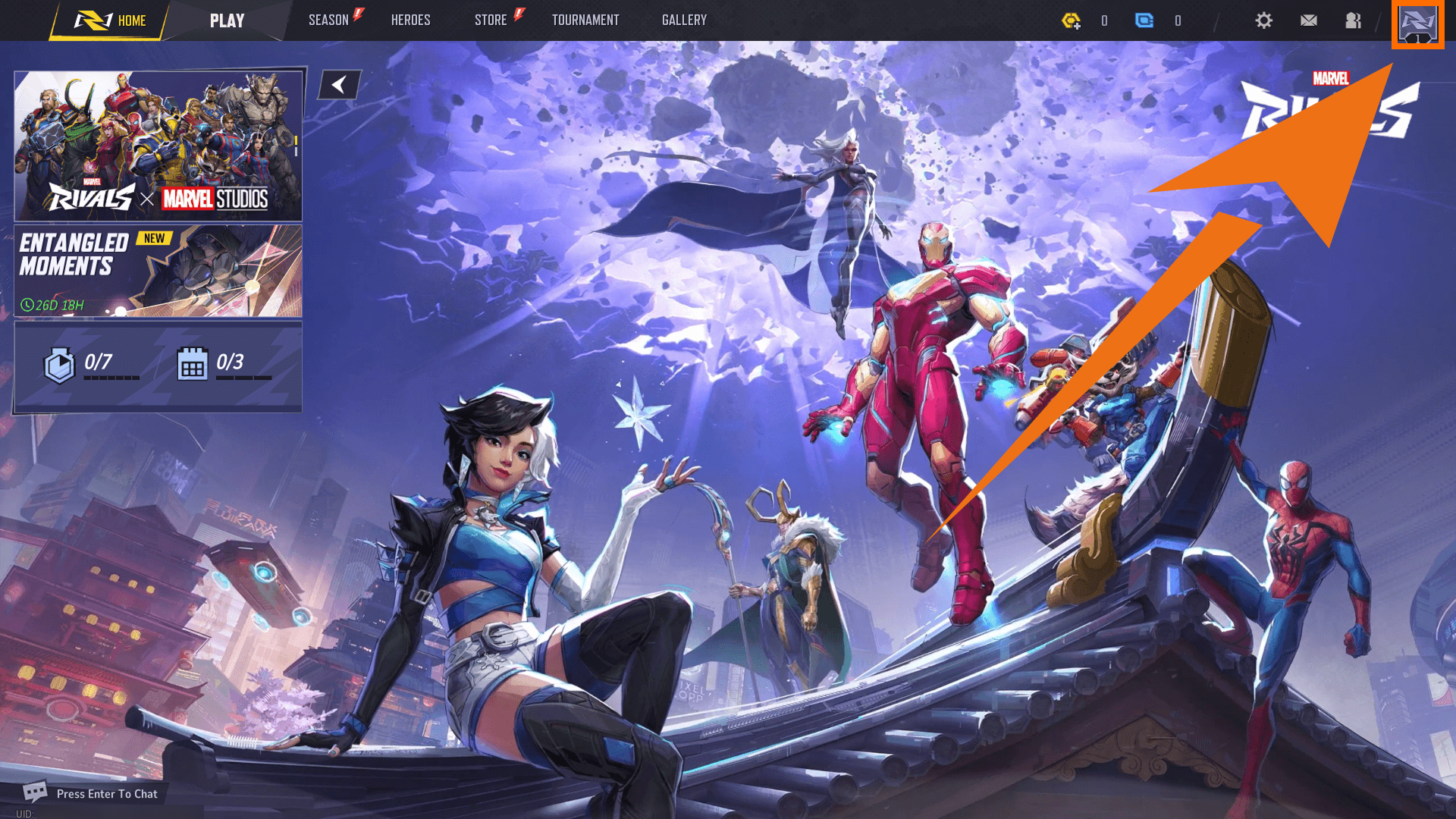The image size is (1456, 819).
Task: Collapse the event banner panel with back arrow
Action: [338, 84]
